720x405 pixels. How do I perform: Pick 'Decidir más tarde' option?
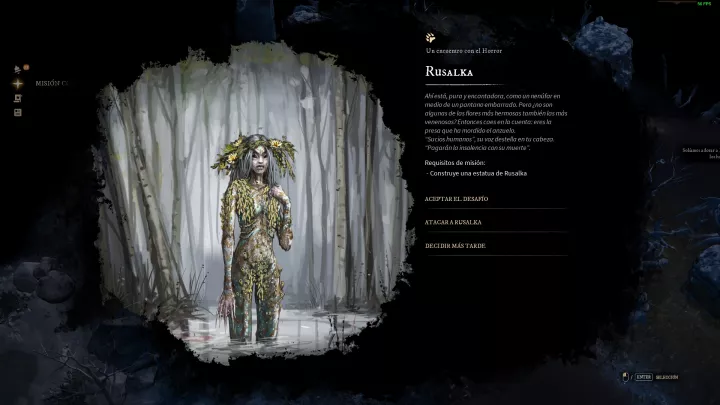(x=456, y=245)
